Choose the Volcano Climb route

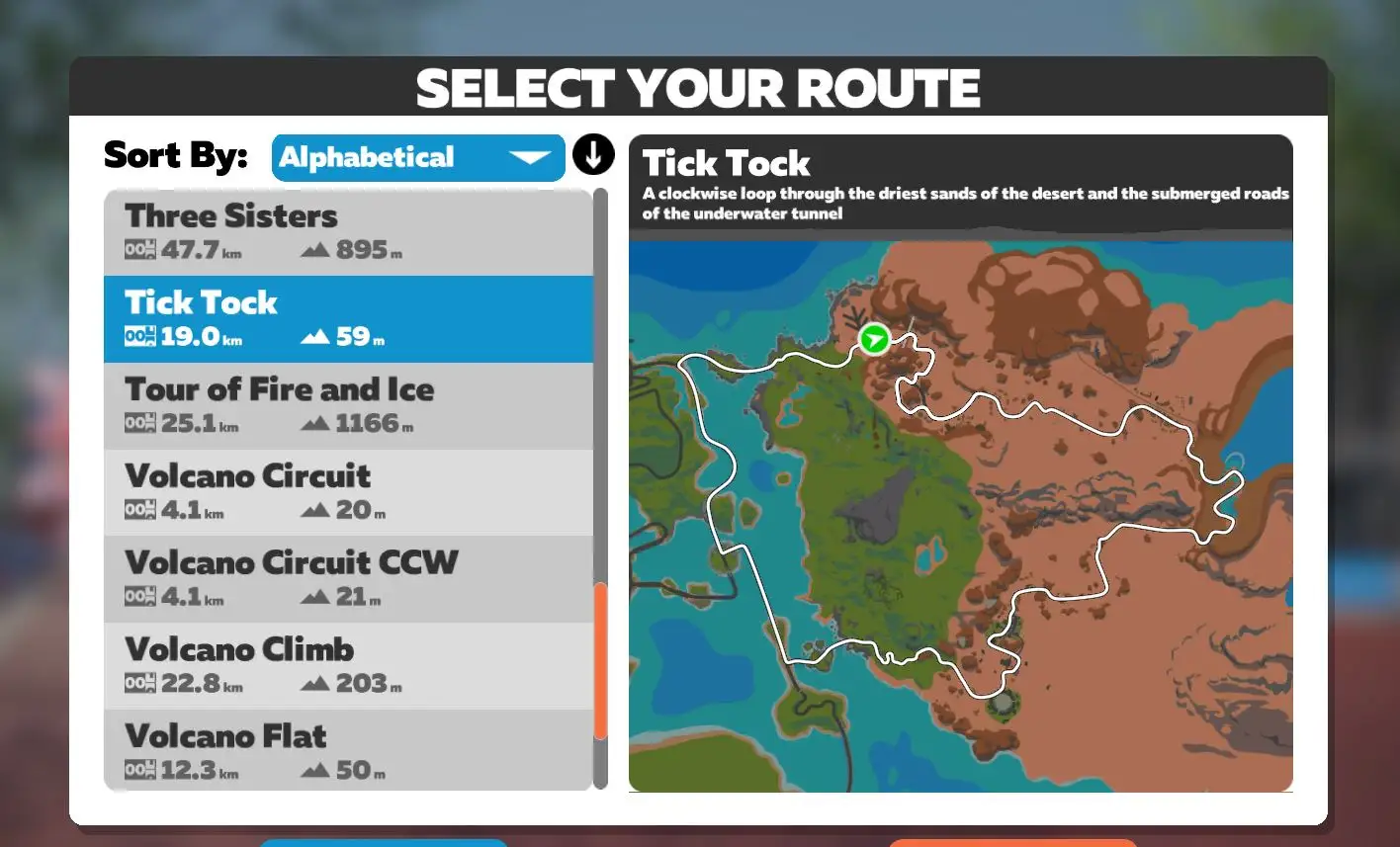(x=348, y=665)
